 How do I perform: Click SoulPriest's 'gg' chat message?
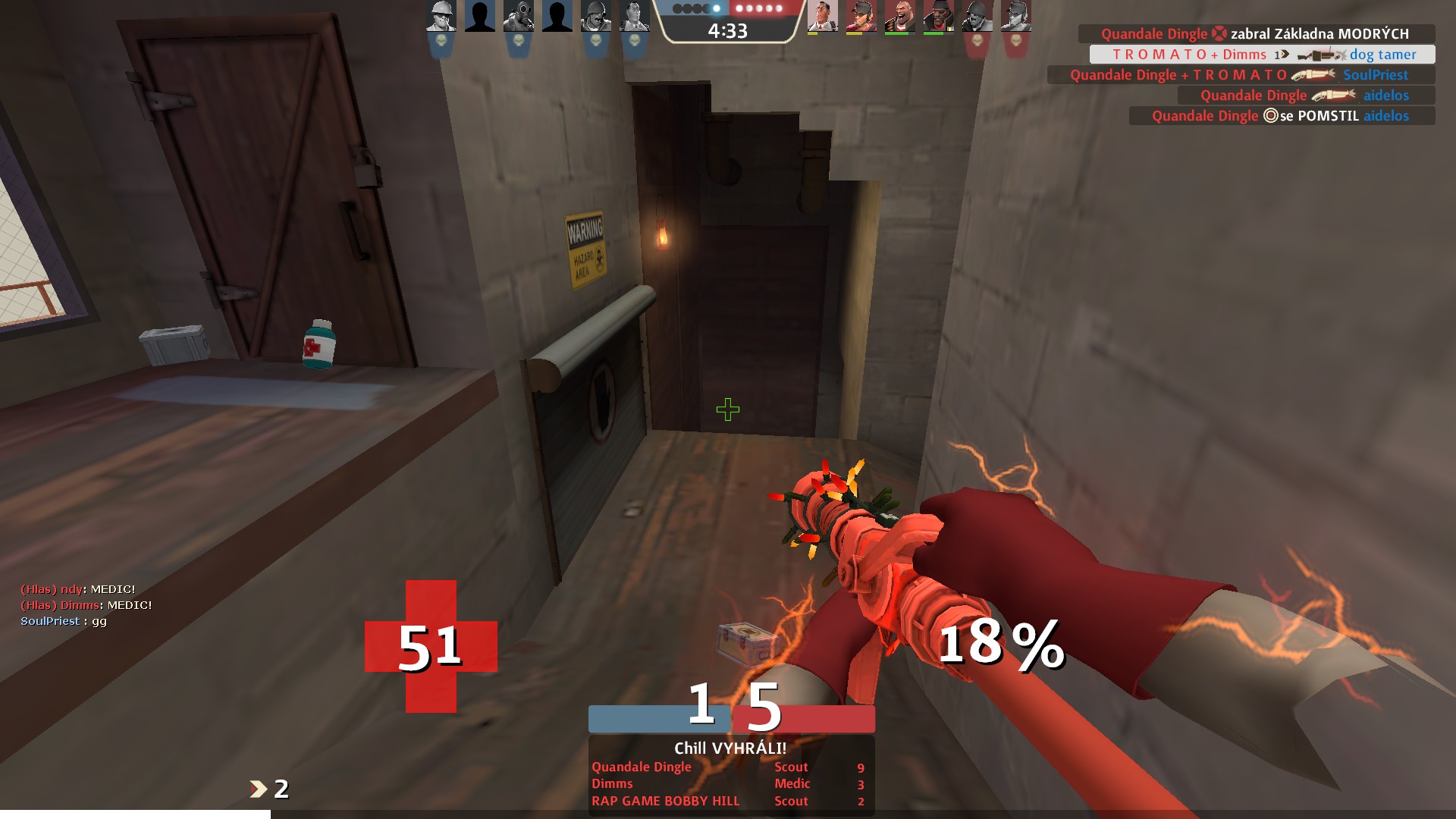[64, 621]
